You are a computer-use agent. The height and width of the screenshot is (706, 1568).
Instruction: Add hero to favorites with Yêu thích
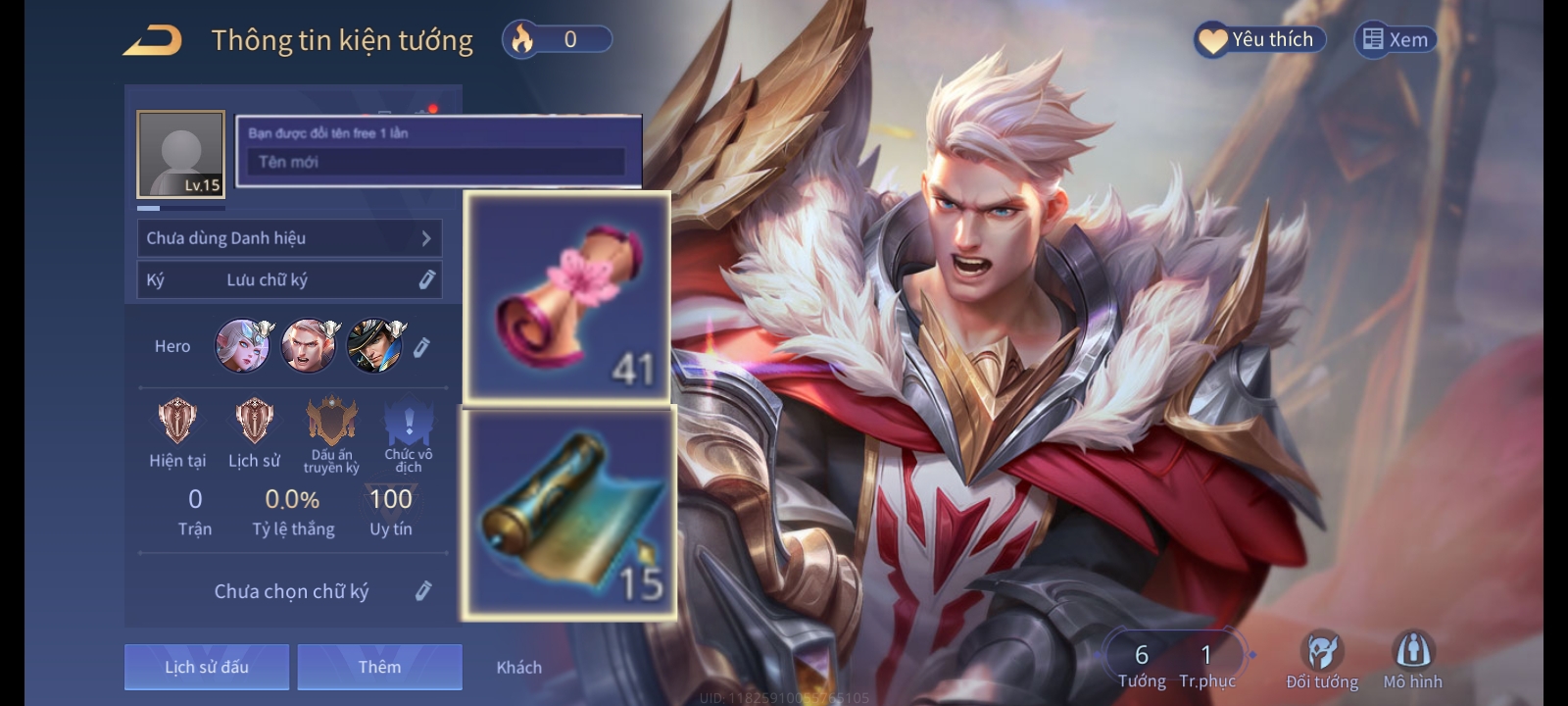1260,39
